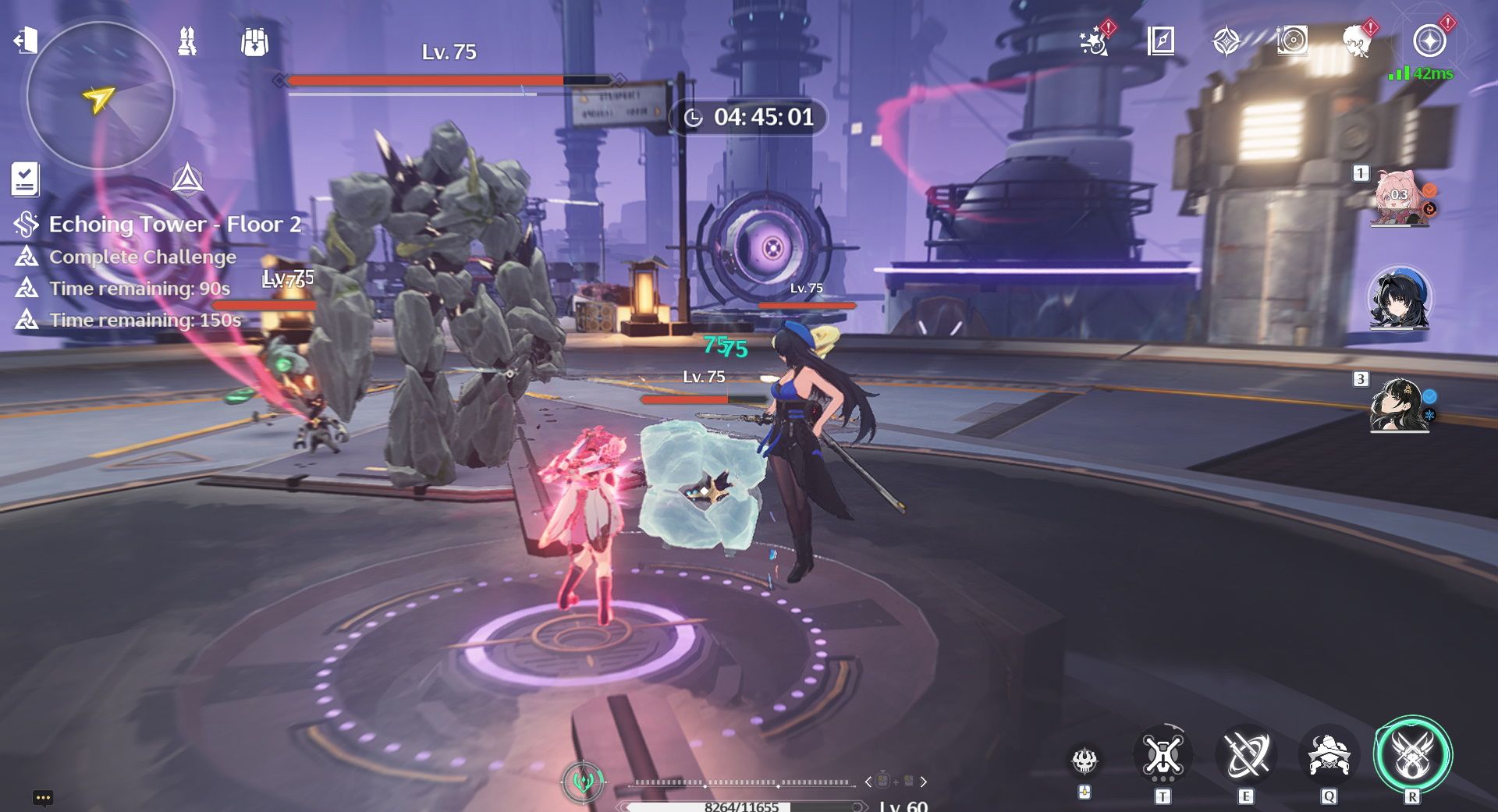Click the camera lens icon
Screen dimensions: 1498x812
tap(1292, 41)
